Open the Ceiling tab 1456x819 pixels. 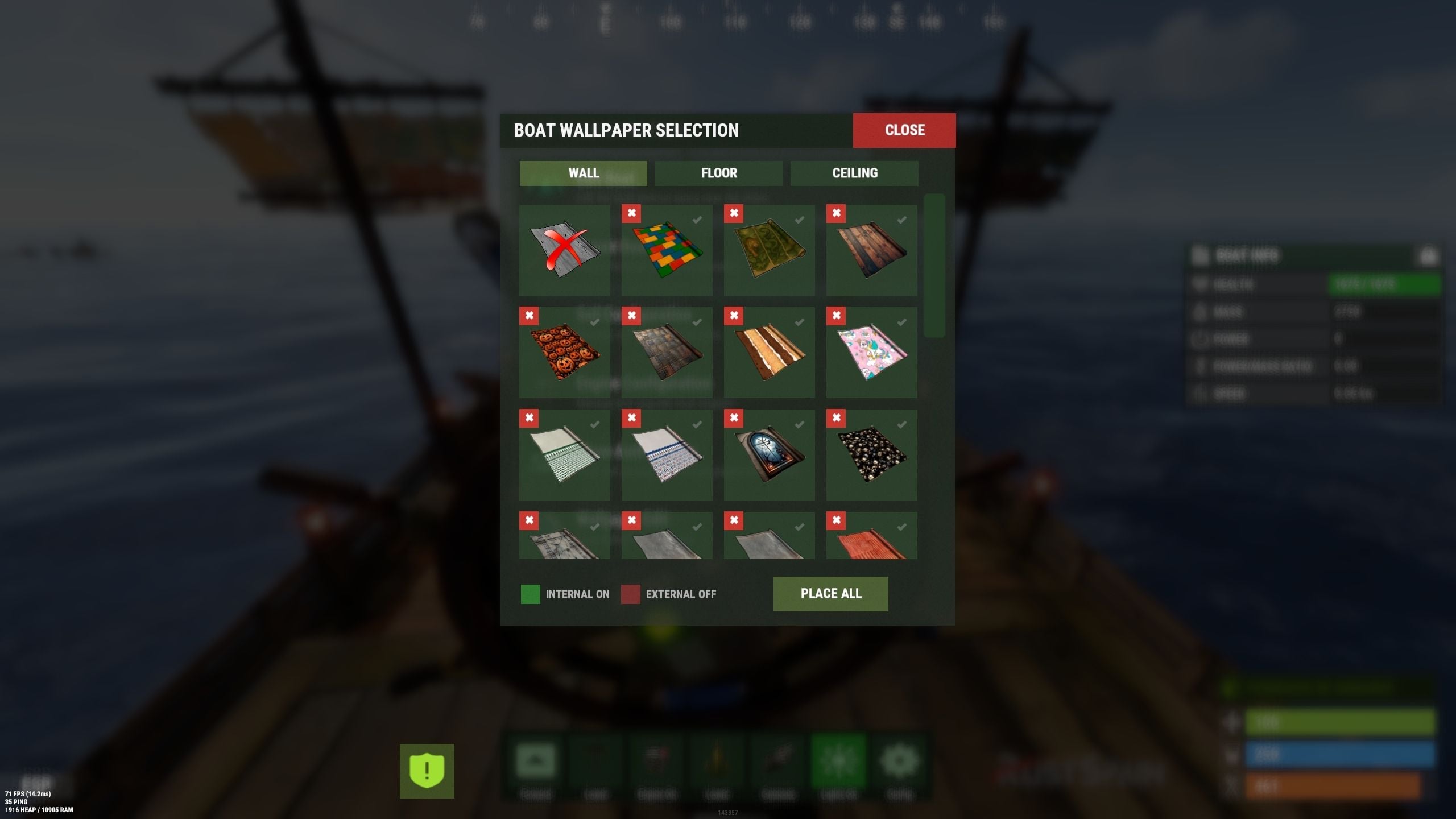click(x=854, y=173)
